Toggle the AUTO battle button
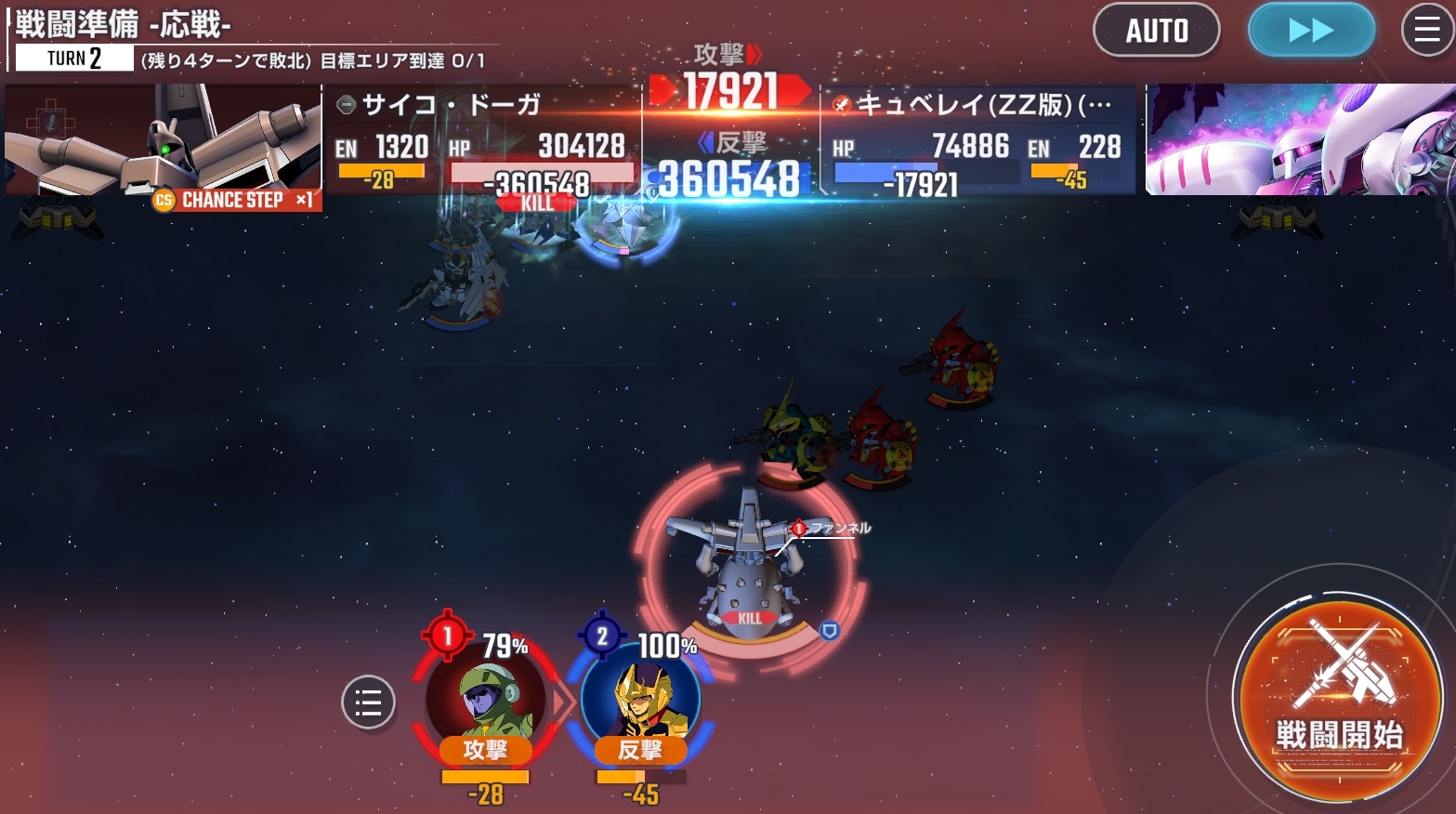 click(x=1156, y=31)
